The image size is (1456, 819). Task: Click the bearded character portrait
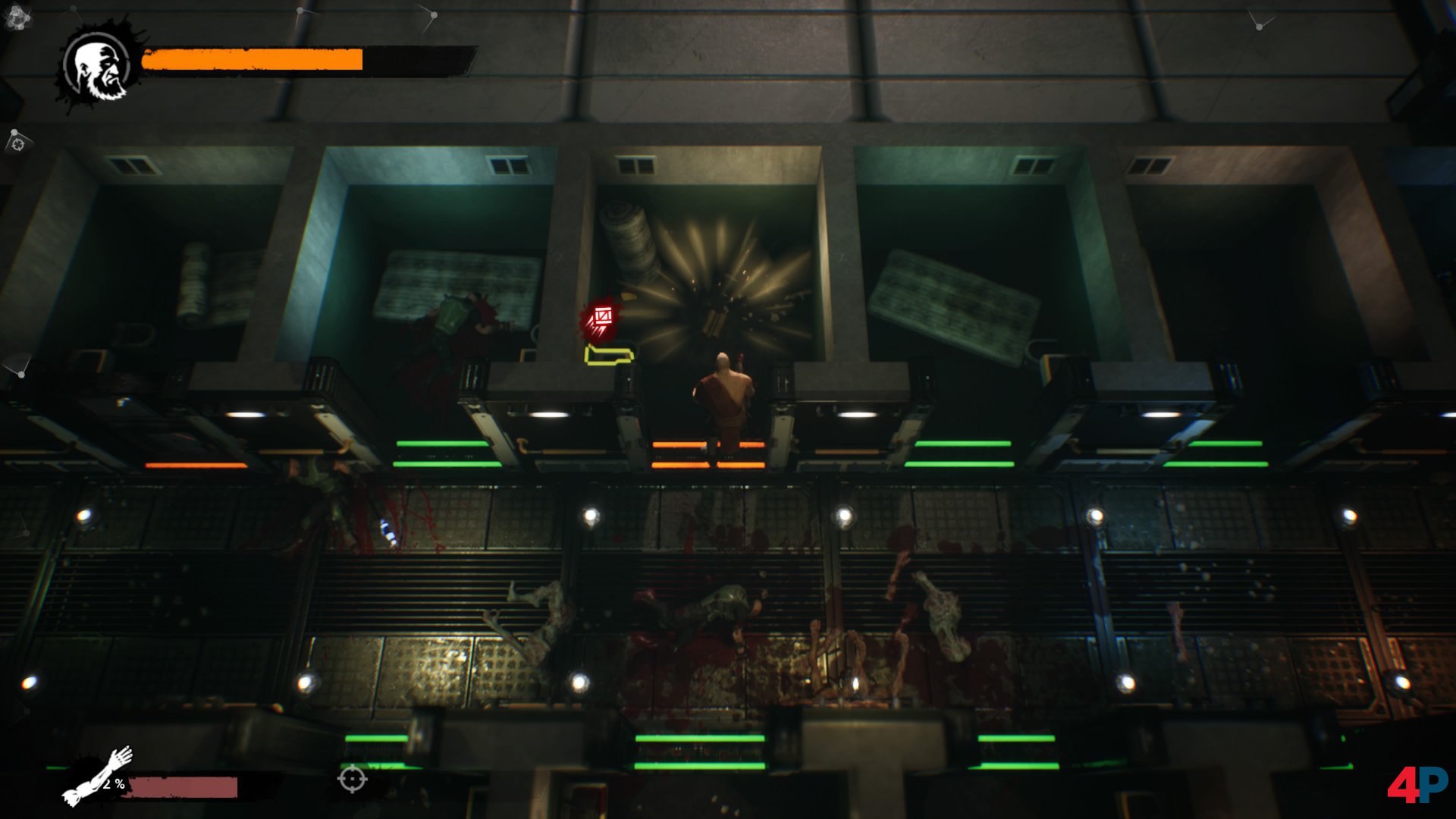(99, 67)
